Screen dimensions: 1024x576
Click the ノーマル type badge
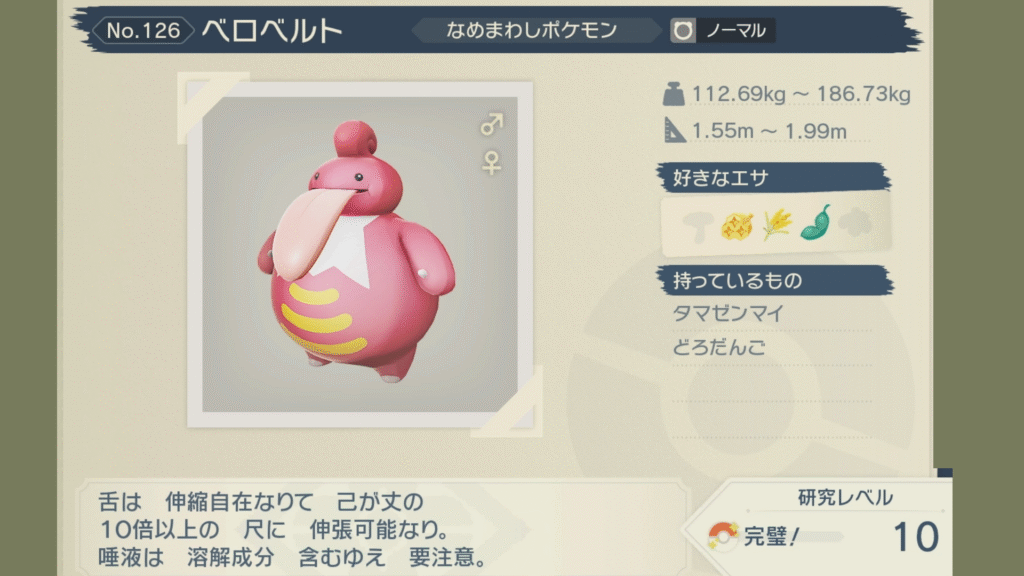pyautogui.click(x=724, y=31)
